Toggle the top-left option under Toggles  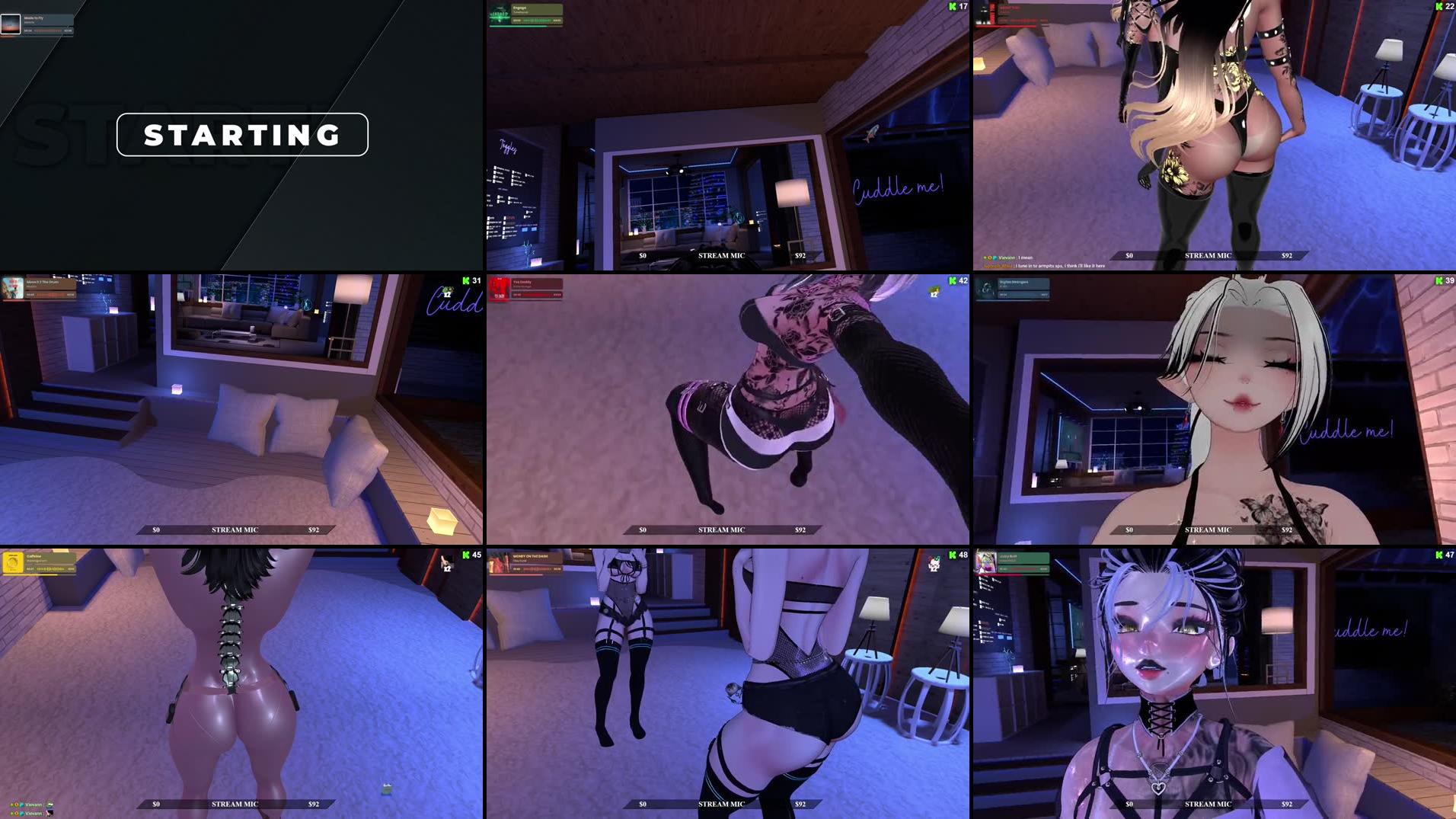(495, 168)
